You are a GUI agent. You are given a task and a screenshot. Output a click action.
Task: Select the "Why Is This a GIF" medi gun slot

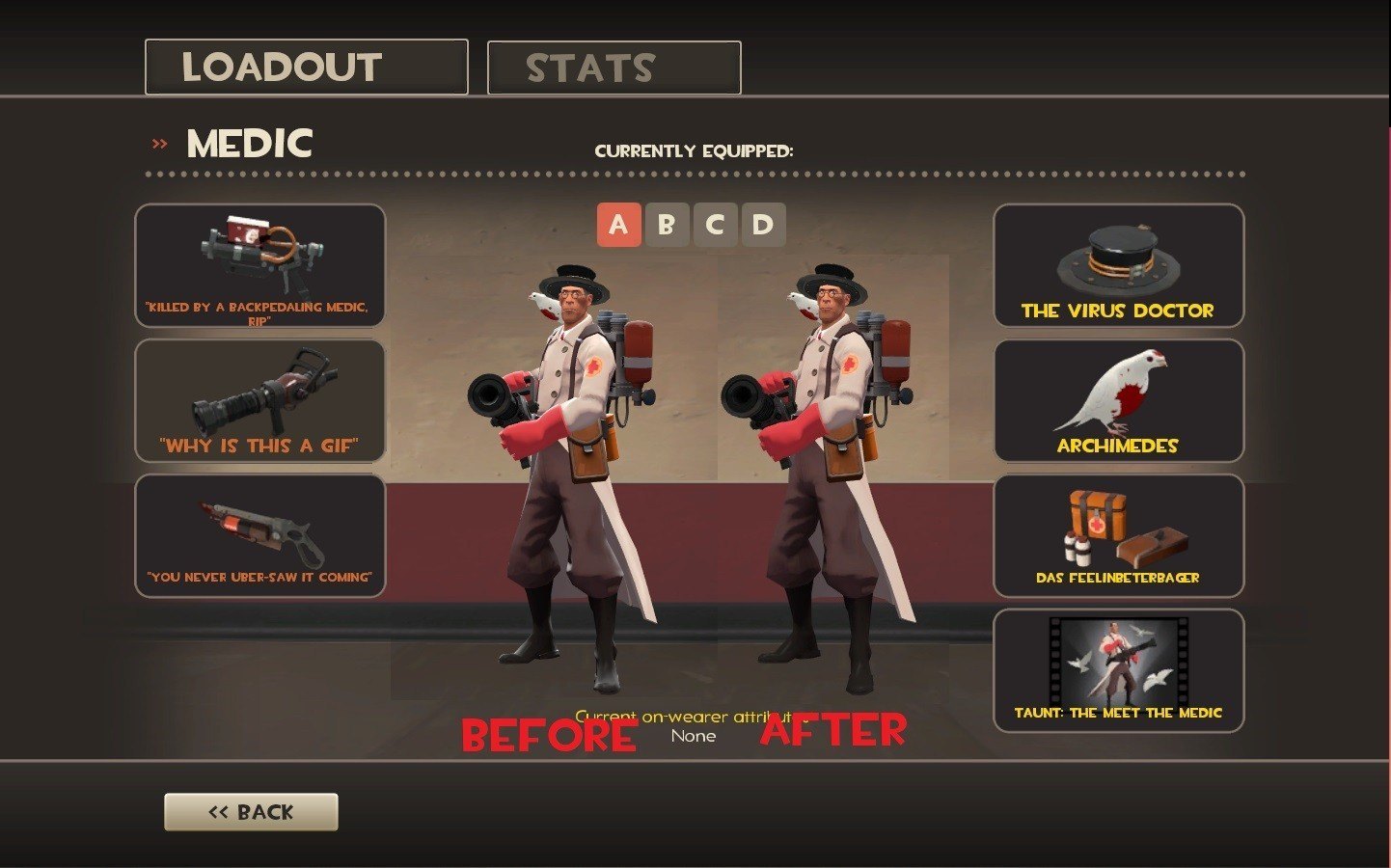[x=259, y=401]
